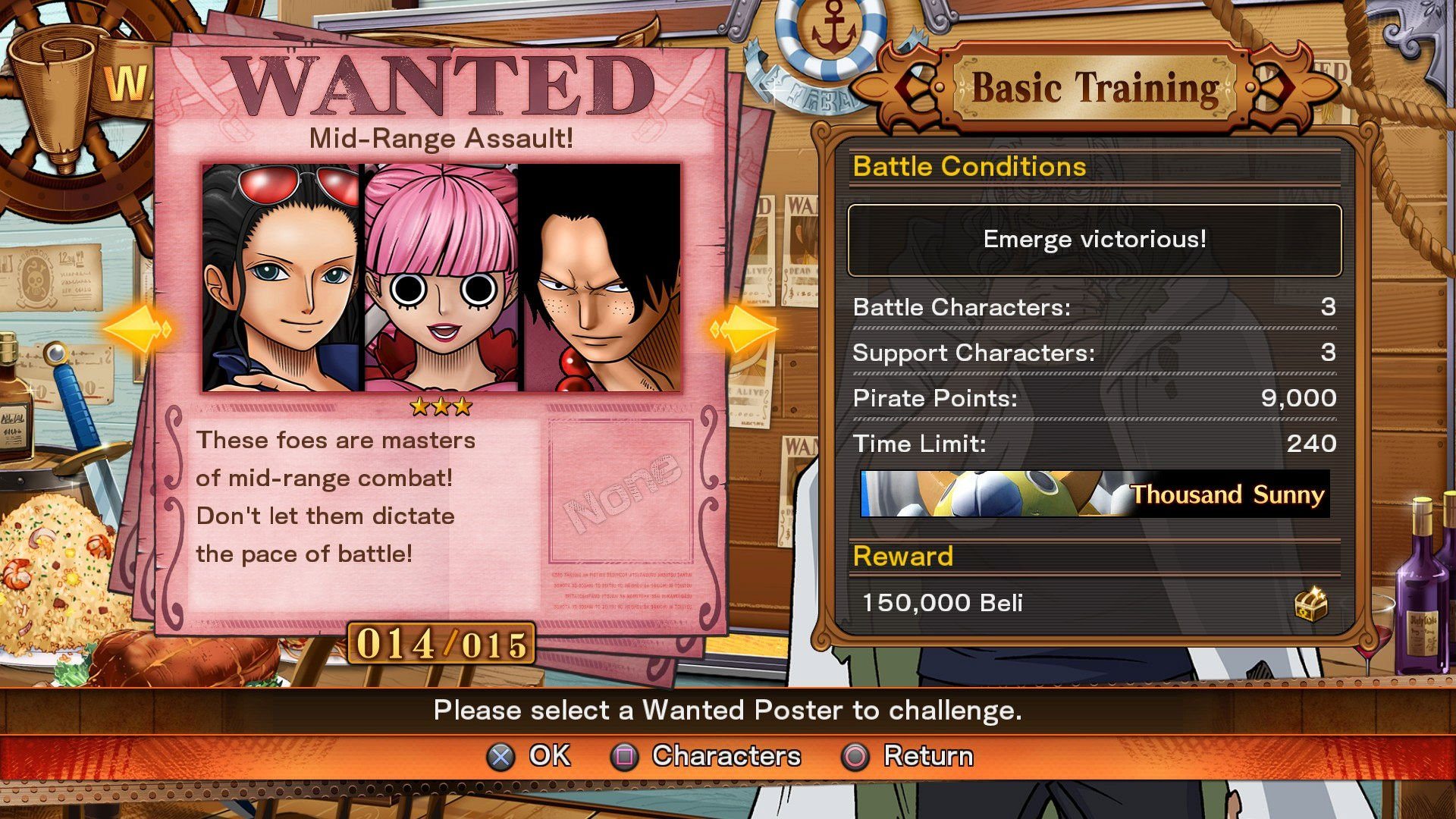Image resolution: width=1456 pixels, height=819 pixels.
Task: Open previous category with left Basic Training chevron
Action: pyautogui.click(x=907, y=86)
